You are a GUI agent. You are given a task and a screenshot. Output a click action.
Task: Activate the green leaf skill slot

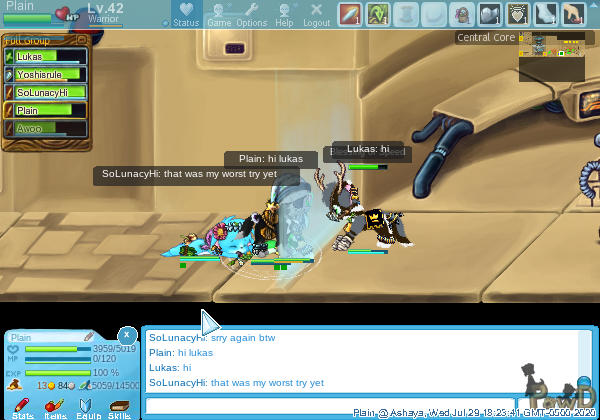coord(377,14)
